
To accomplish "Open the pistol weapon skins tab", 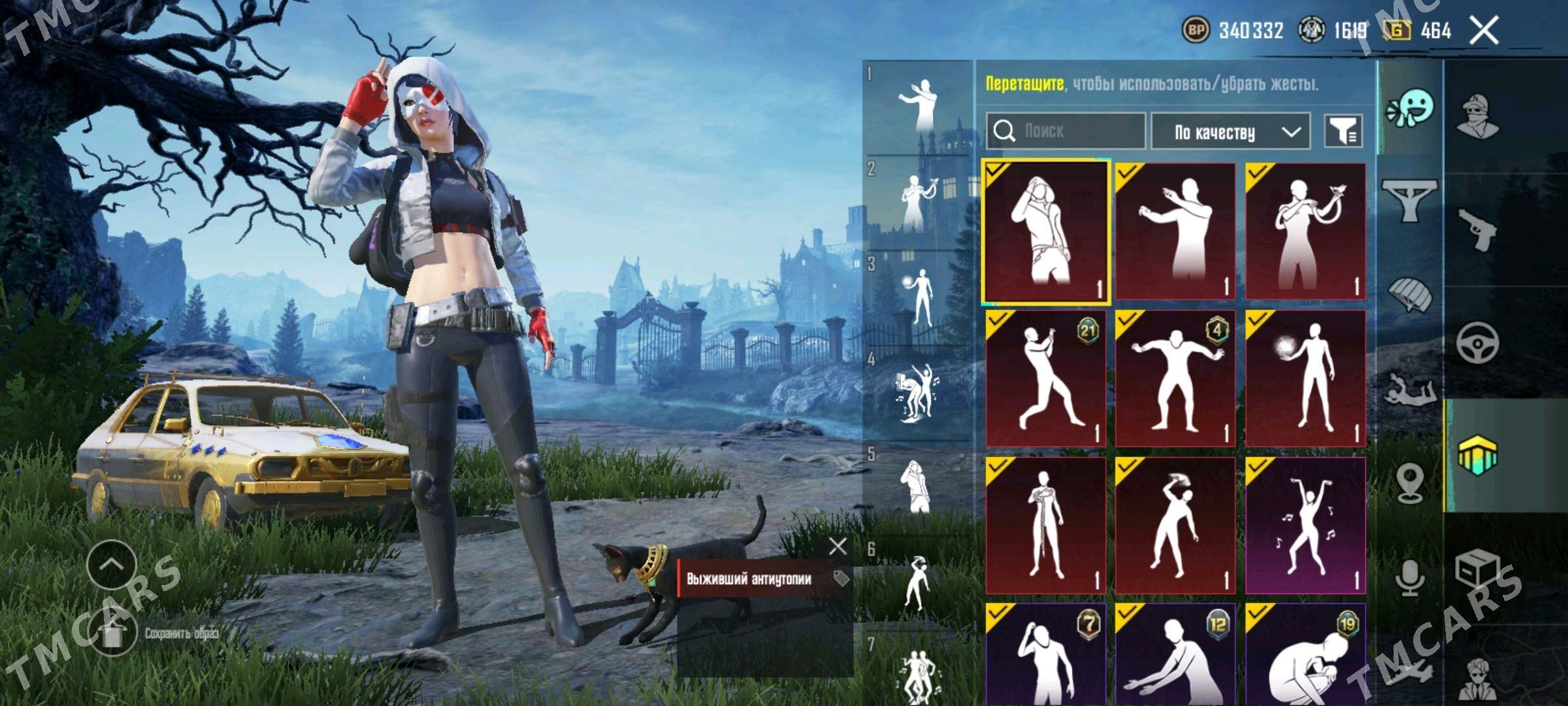I will (1477, 229).
